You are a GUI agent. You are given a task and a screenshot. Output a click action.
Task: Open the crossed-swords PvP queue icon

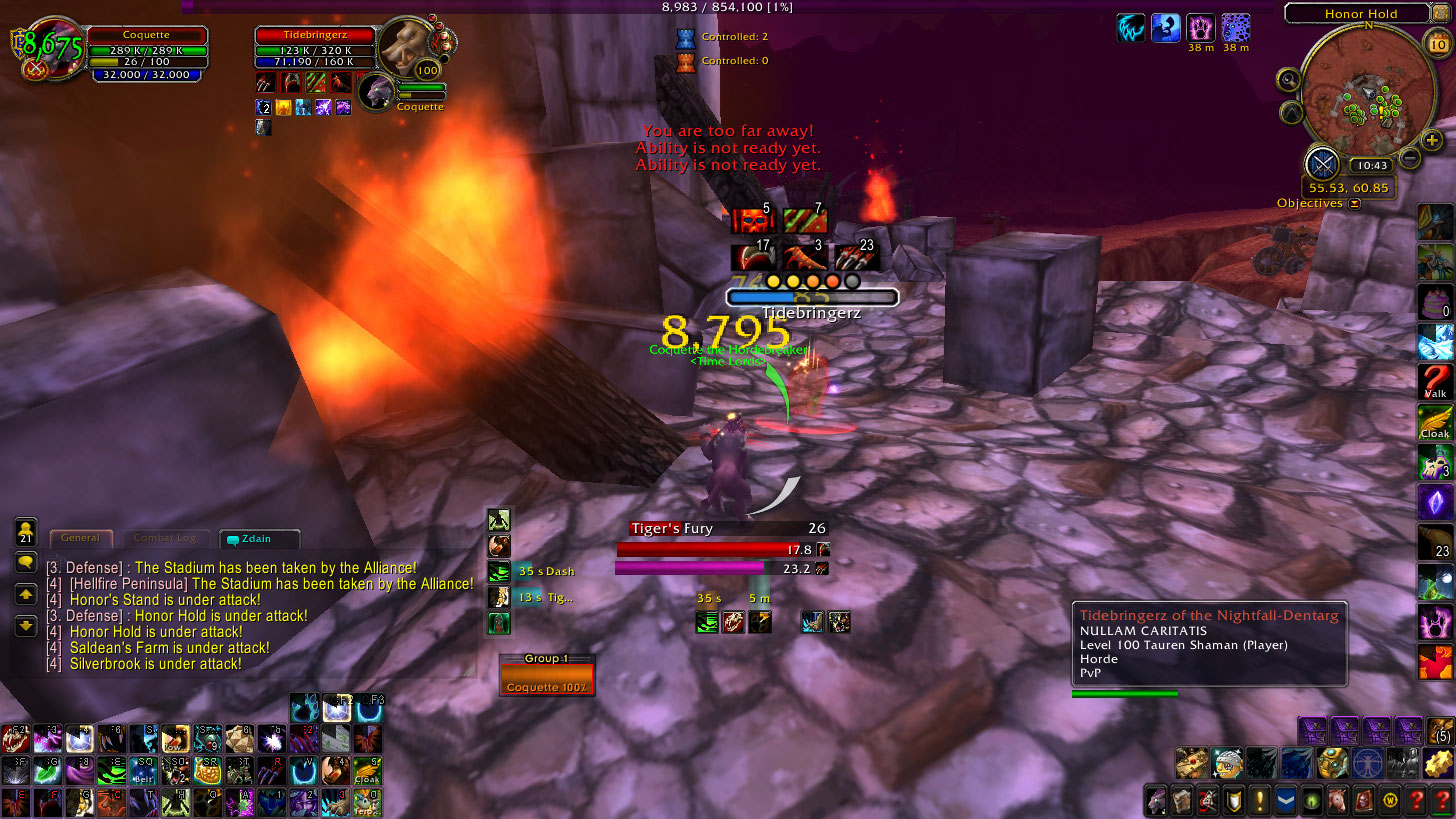(1322, 163)
